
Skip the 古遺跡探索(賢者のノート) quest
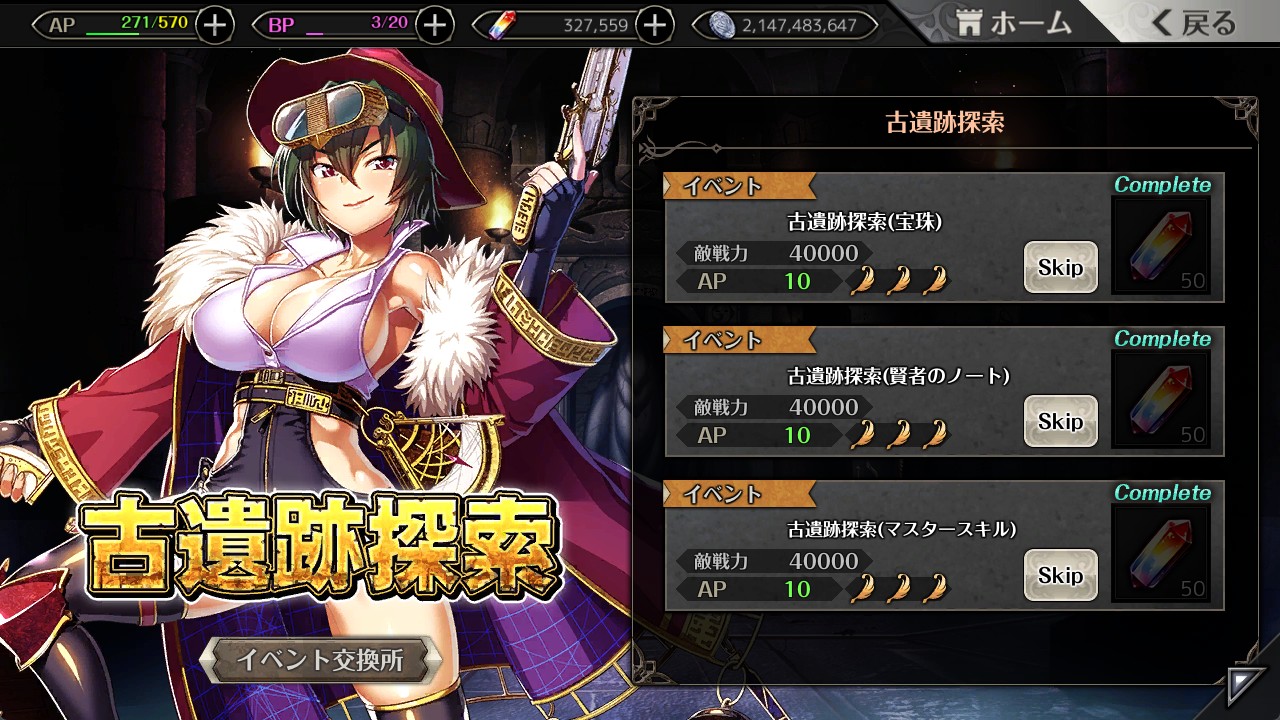[x=1060, y=421]
